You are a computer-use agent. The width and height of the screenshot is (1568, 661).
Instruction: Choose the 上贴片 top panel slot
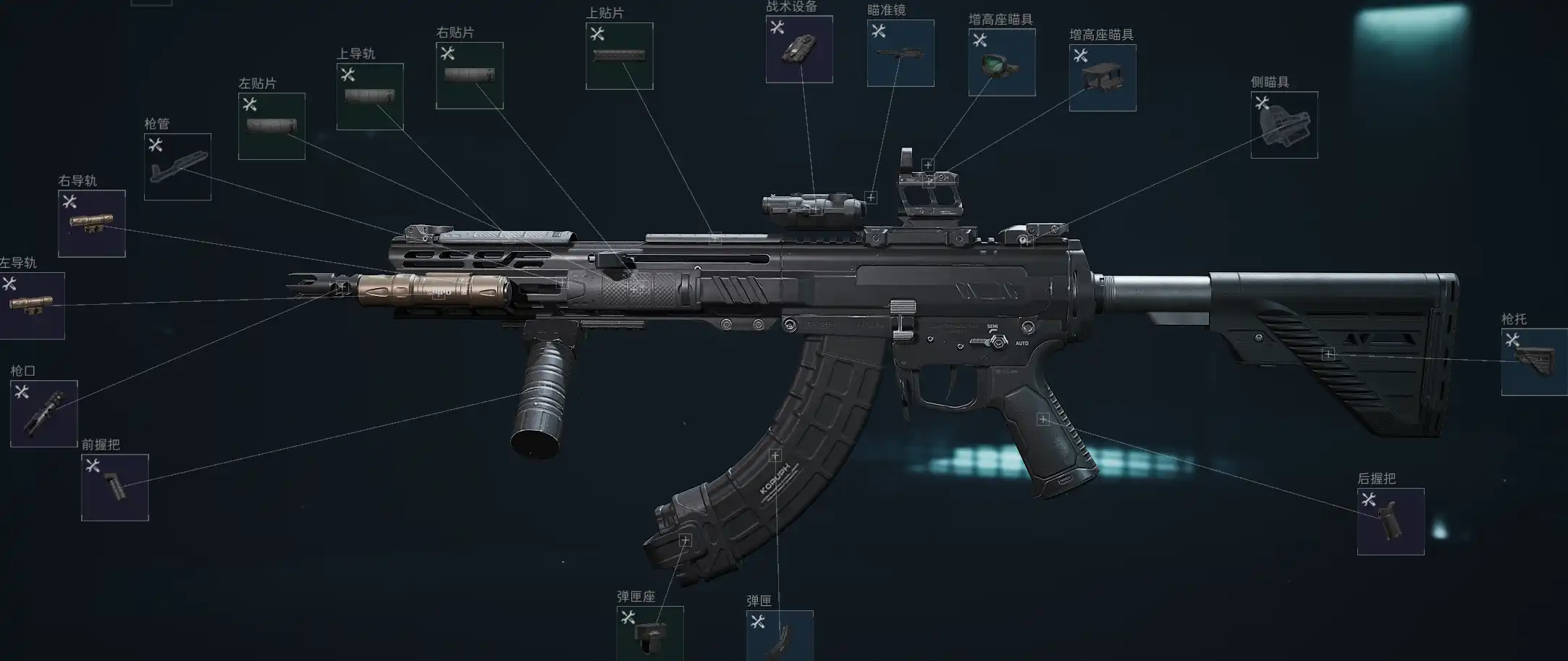coord(620,56)
